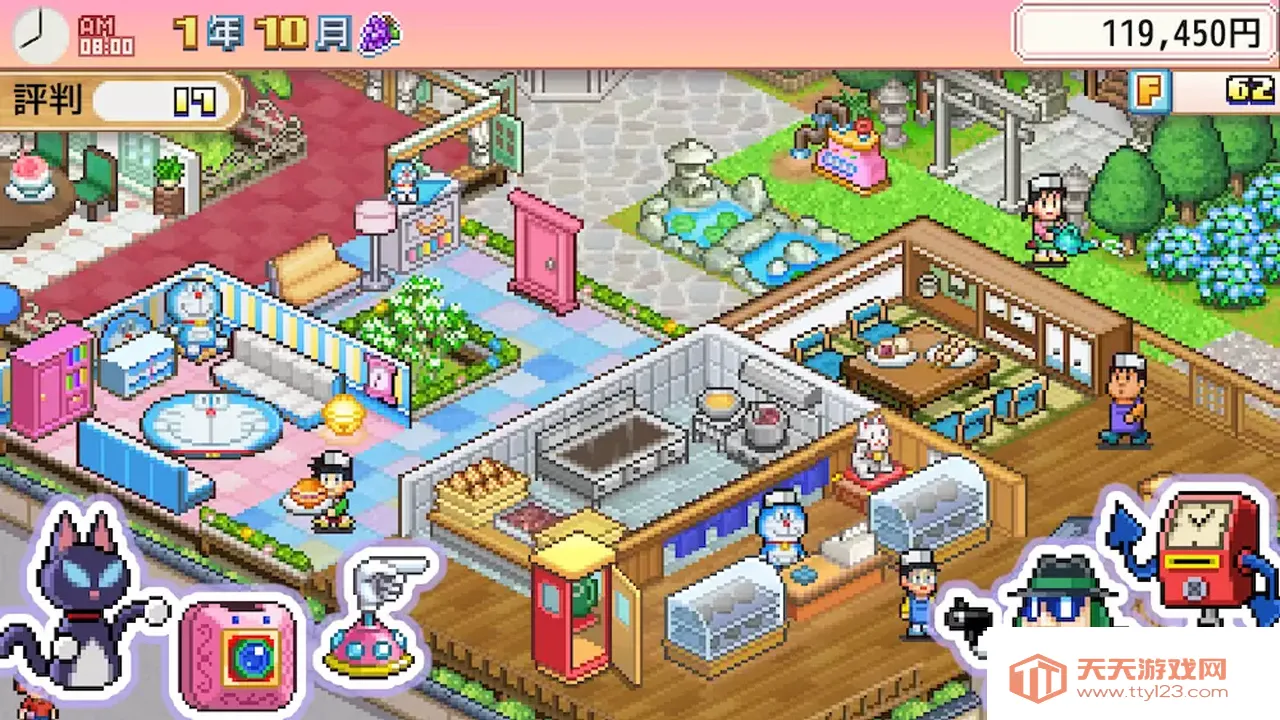
Task: Tap the F coin points icon
Action: point(1149,91)
